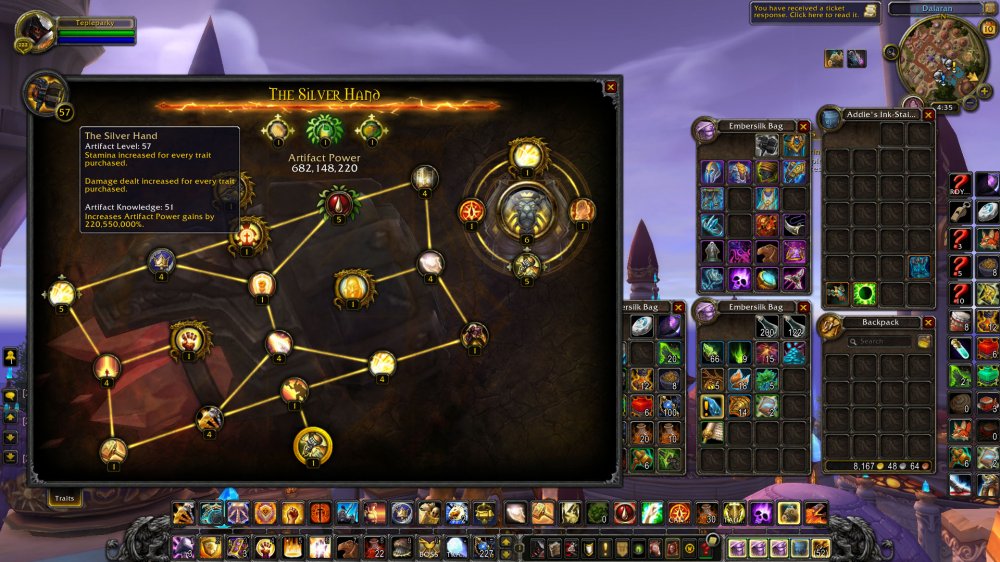
Task: Click the player portrait frame
Action: click(x=34, y=30)
